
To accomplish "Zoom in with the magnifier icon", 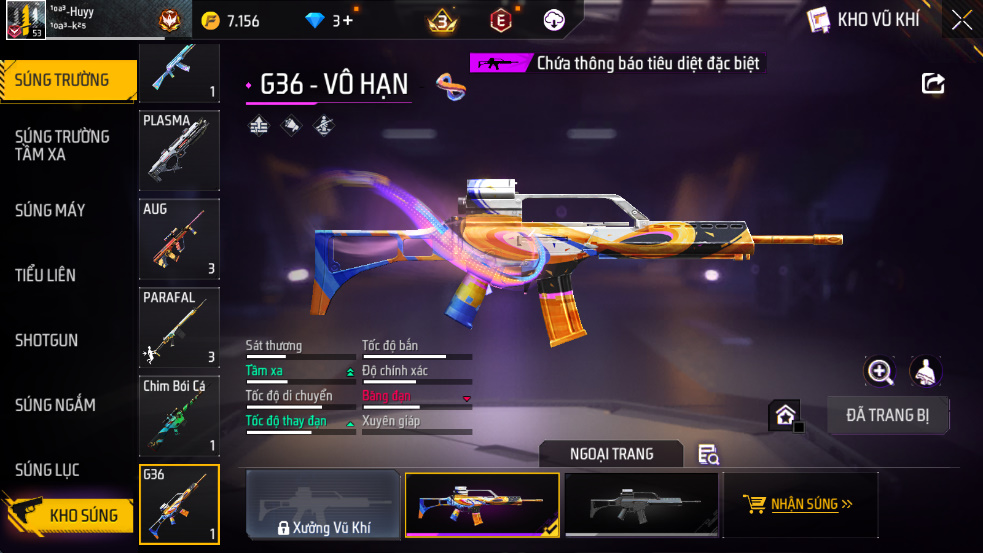I will 880,372.
